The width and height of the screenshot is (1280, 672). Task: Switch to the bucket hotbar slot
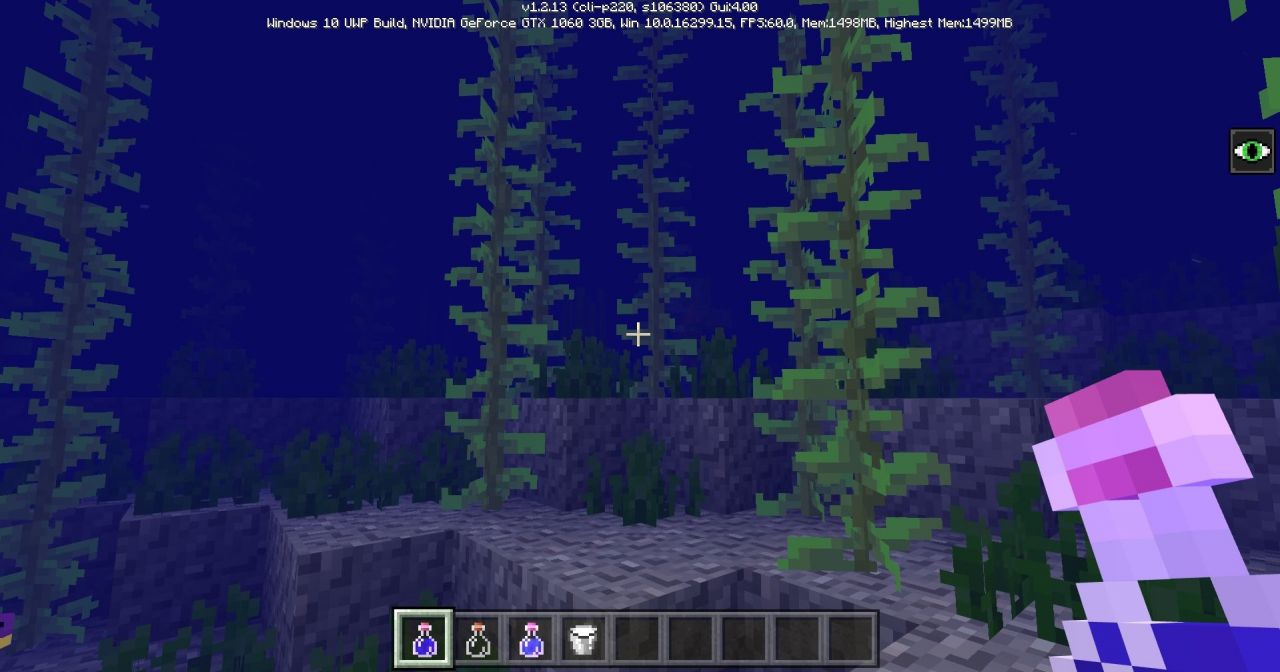(x=583, y=638)
